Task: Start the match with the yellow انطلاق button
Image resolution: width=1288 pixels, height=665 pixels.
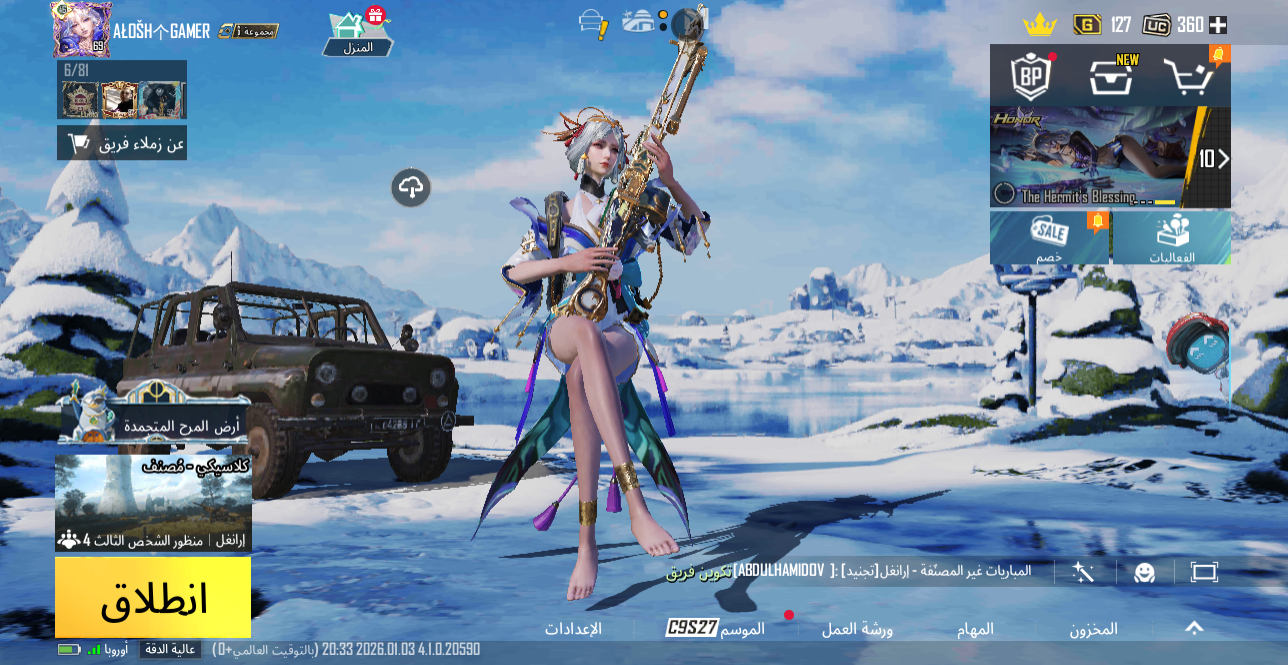Action: (x=153, y=597)
